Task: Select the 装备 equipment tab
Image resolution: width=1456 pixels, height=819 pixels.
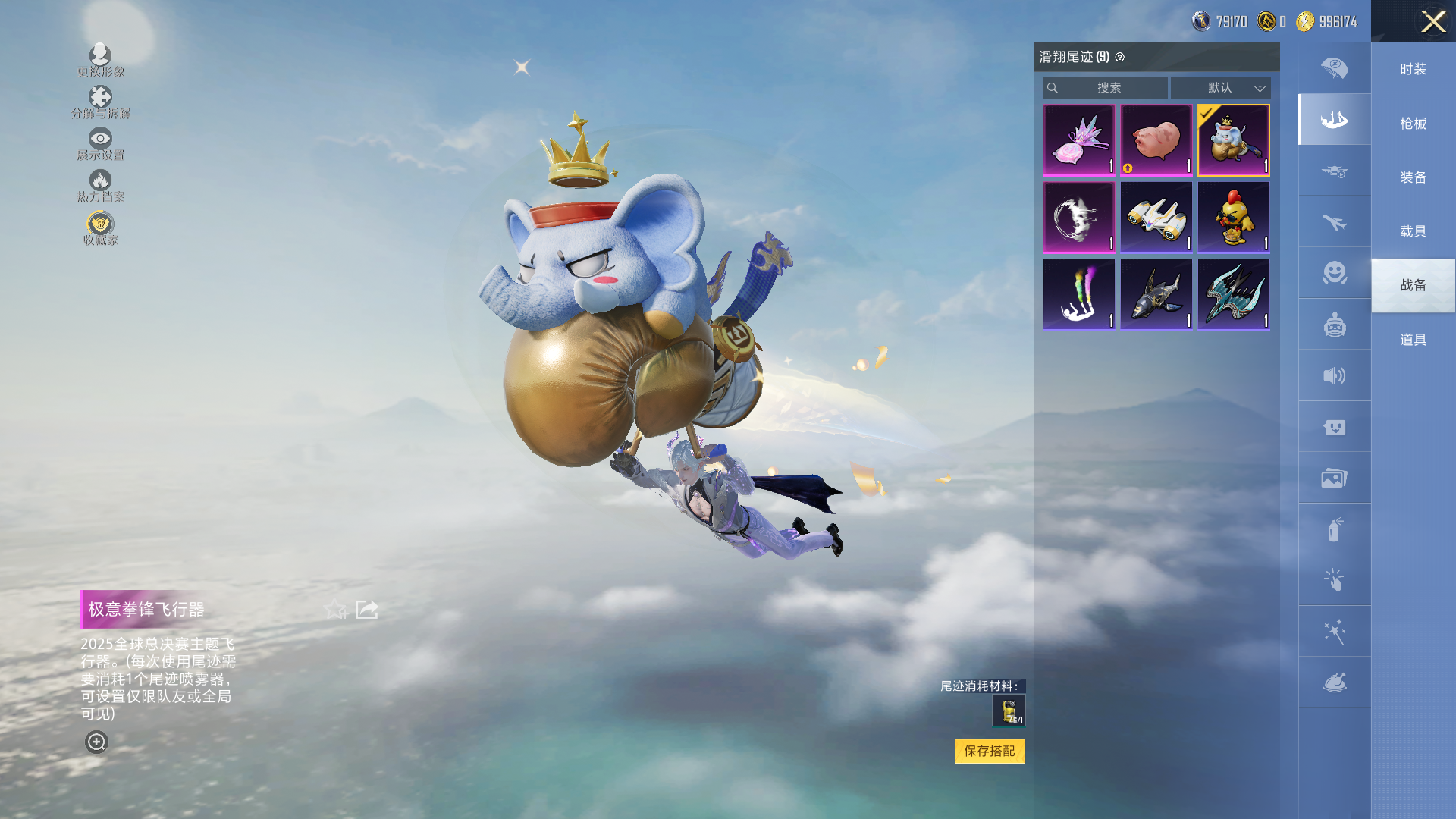Action: [x=1413, y=177]
